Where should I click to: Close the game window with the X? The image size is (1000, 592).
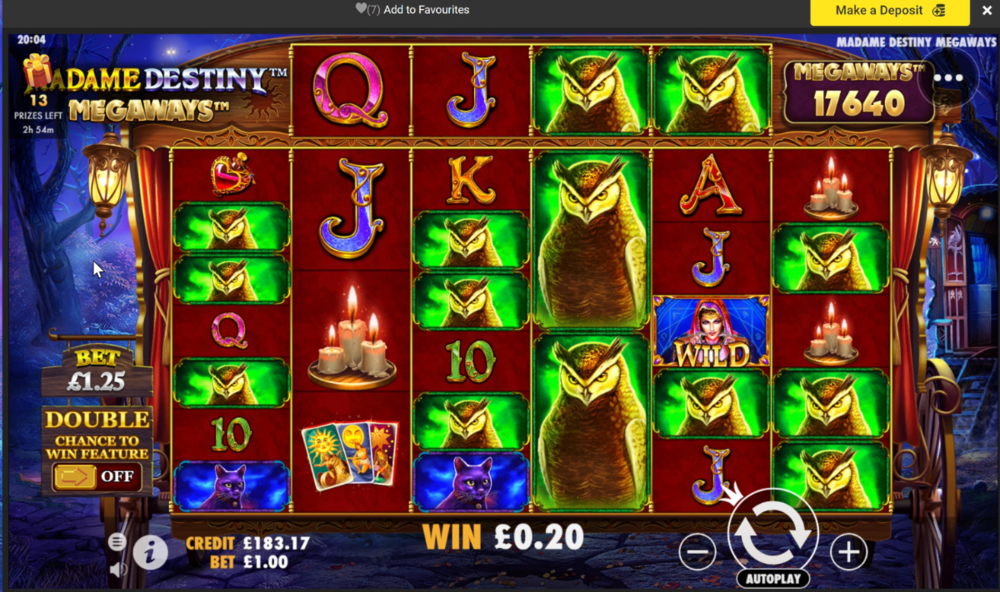pos(985,11)
